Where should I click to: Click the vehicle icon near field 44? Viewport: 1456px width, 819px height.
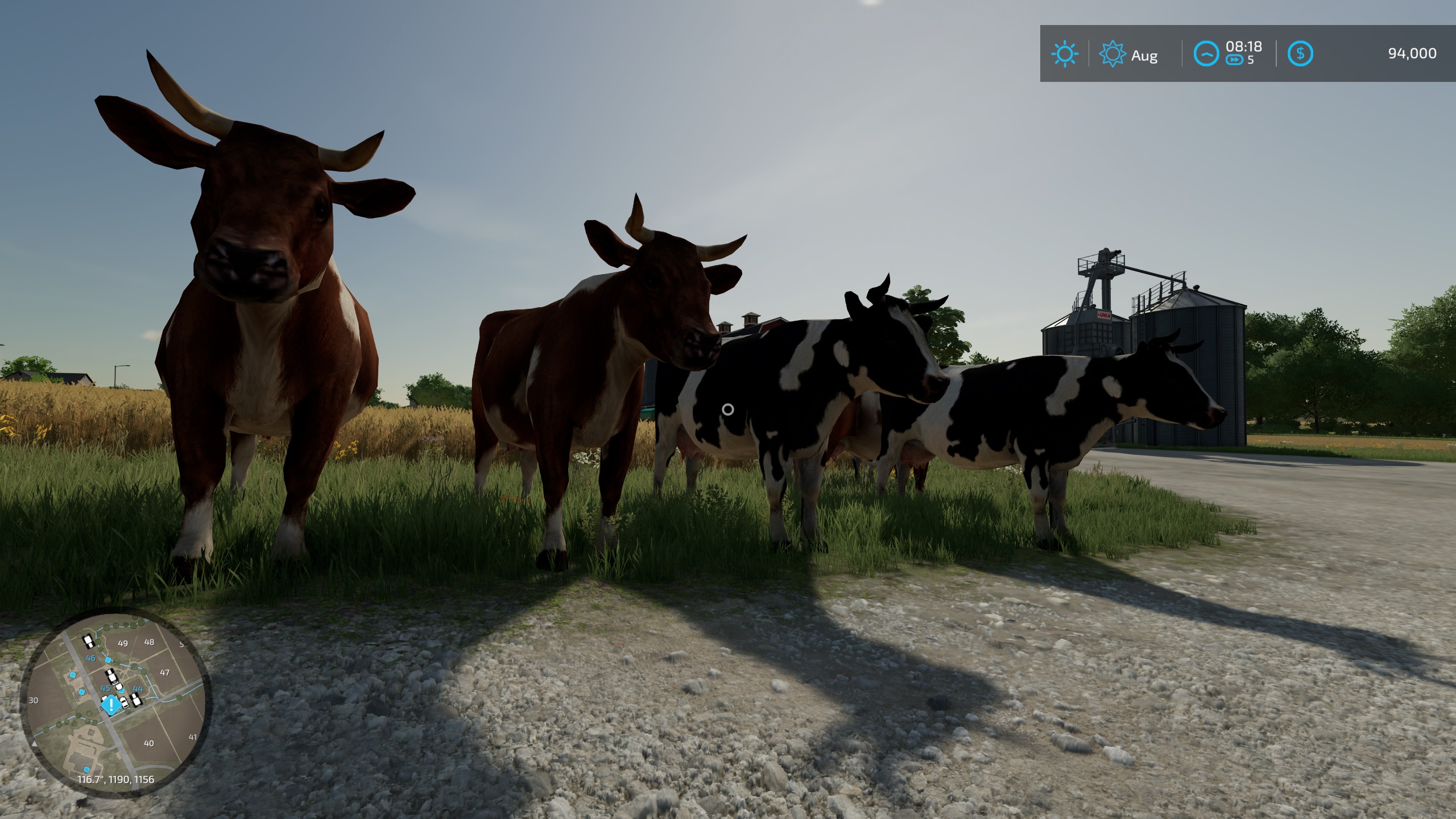coord(136,700)
